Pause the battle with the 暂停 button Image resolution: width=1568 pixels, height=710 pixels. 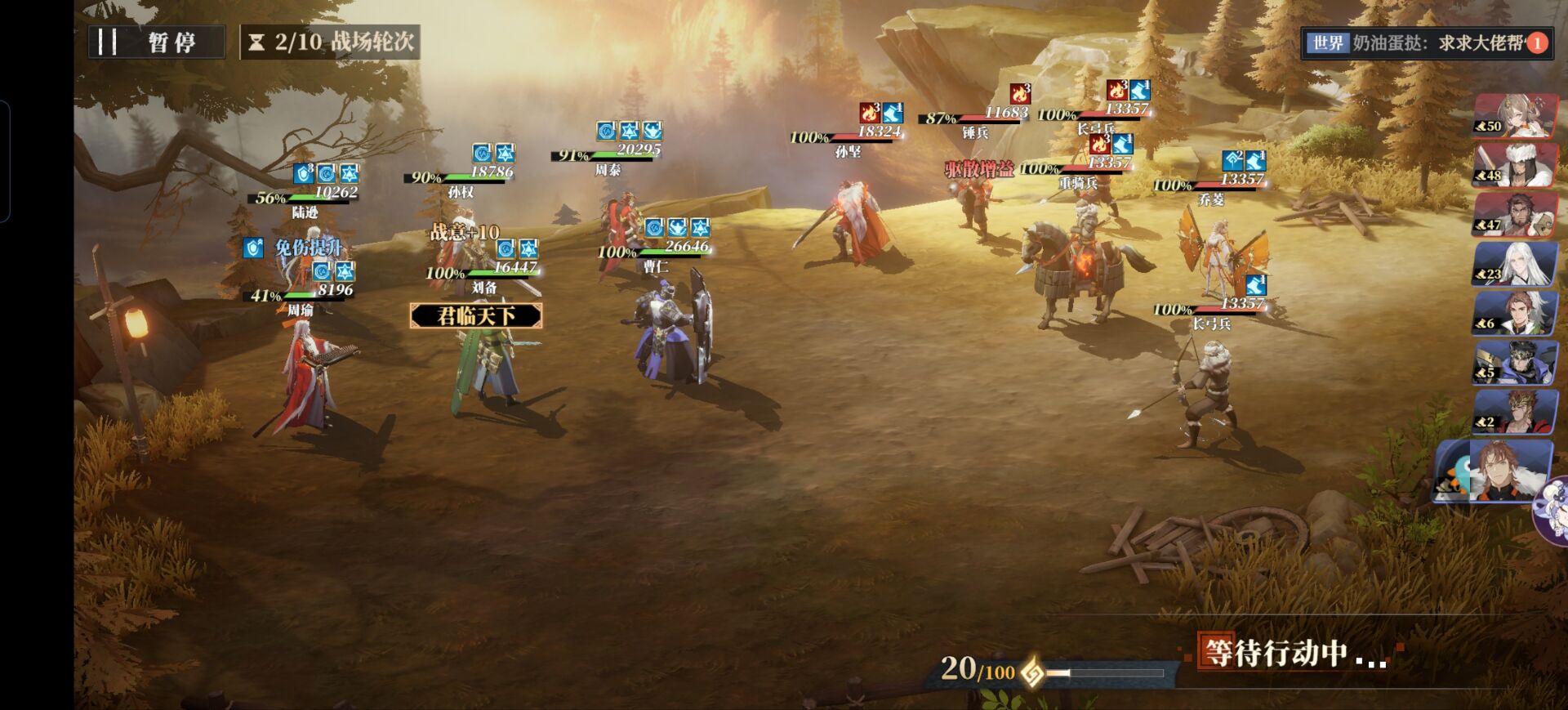click(x=156, y=42)
